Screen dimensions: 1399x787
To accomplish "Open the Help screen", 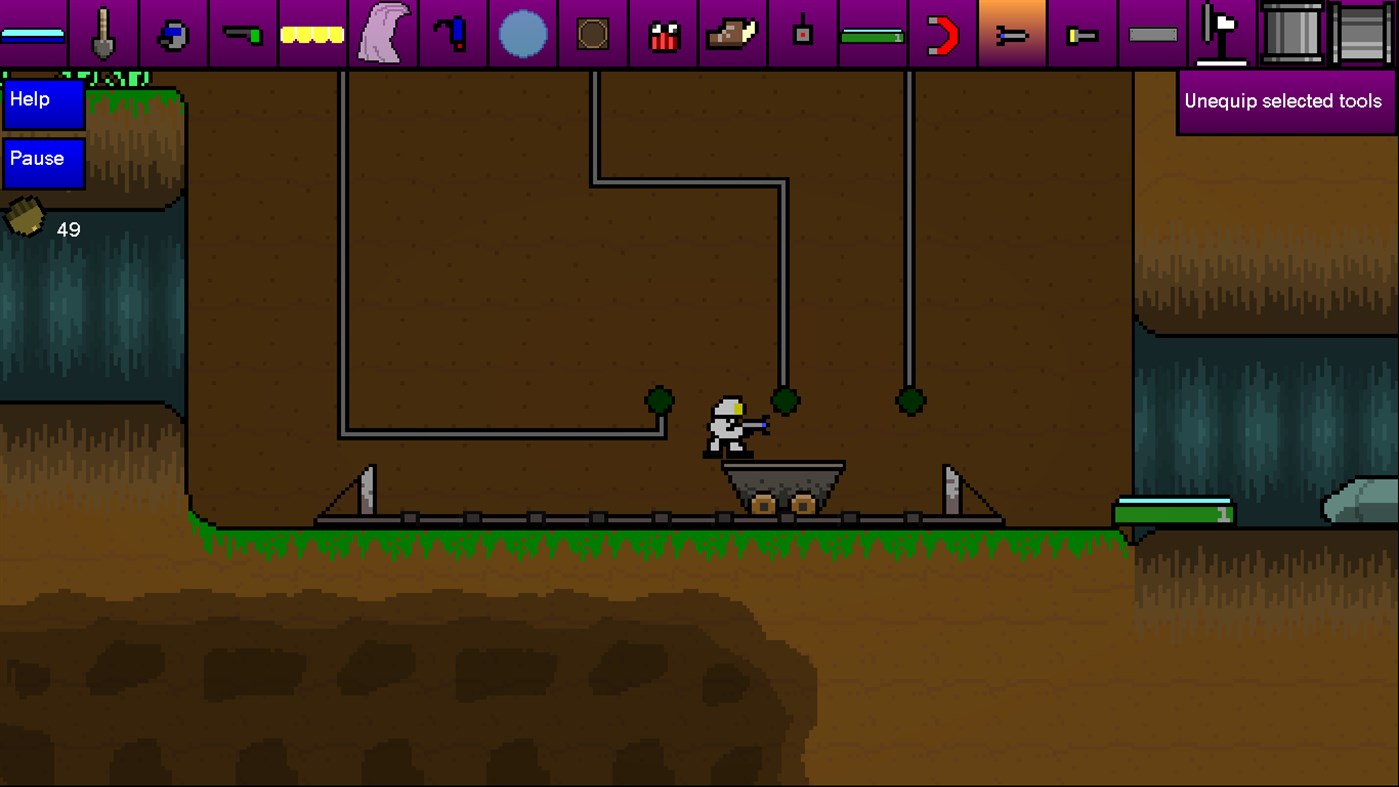I will pyautogui.click(x=41, y=103).
